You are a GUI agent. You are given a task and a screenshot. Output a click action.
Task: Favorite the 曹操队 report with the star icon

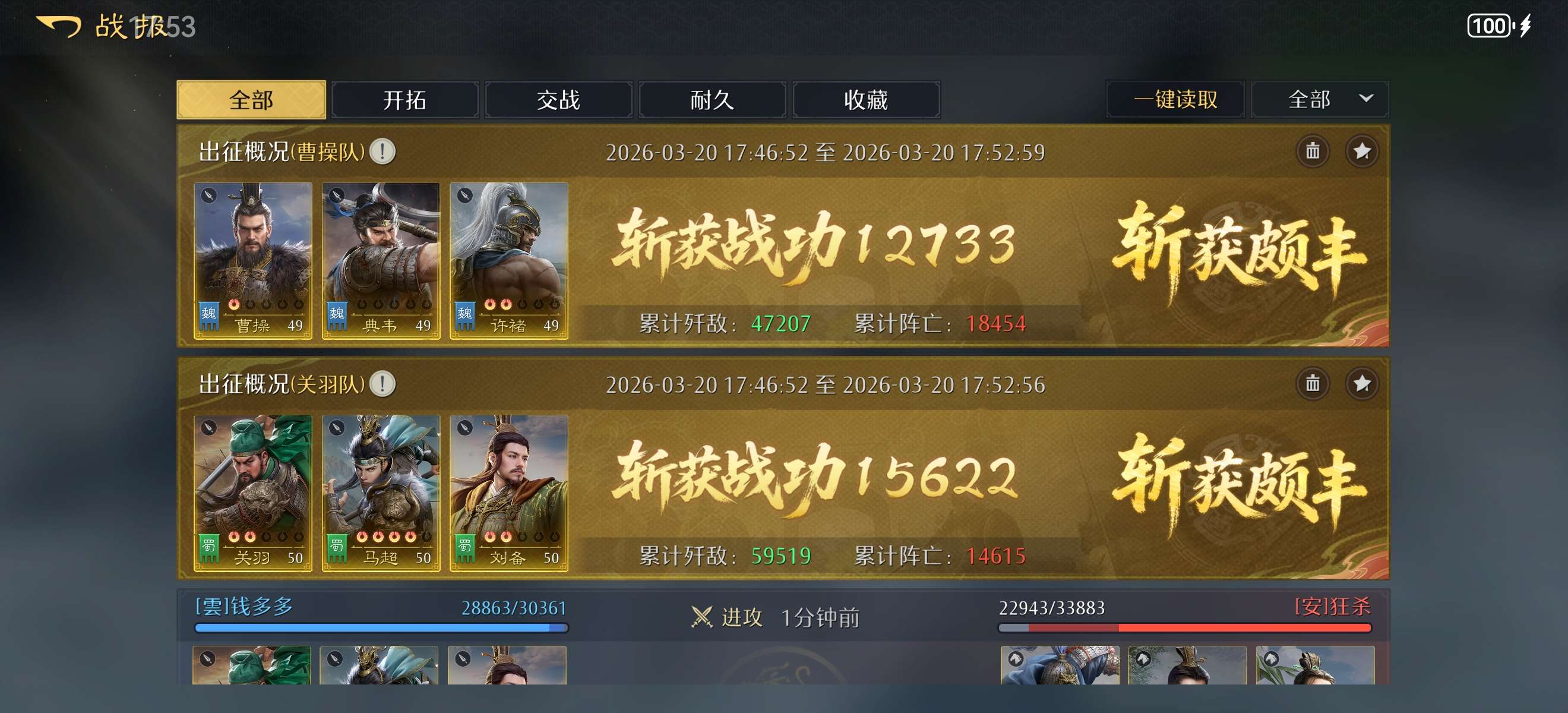tap(1364, 152)
